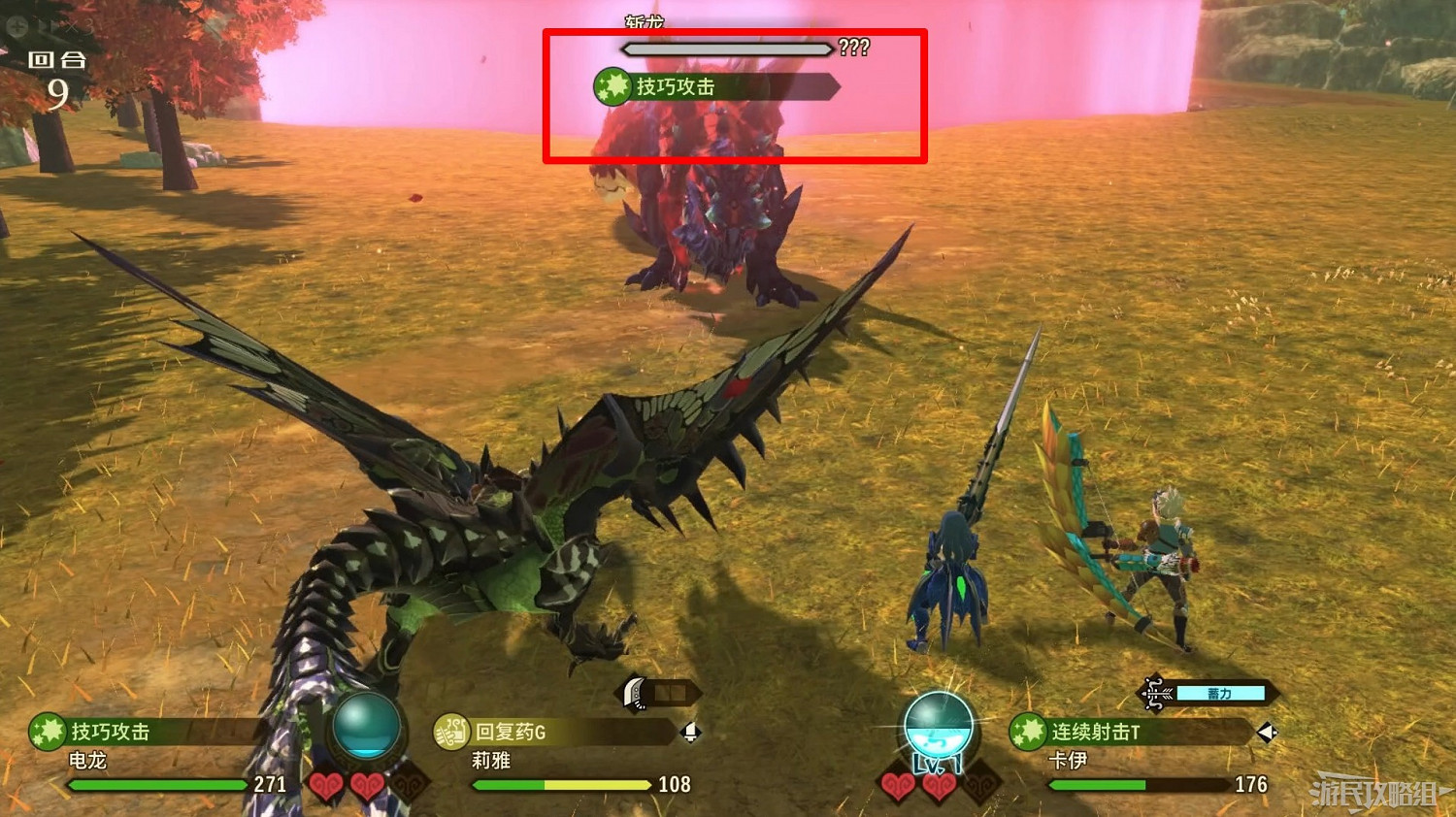Click the cyan 蓄力 charge bar
The image size is (1456, 817).
pyautogui.click(x=1220, y=693)
